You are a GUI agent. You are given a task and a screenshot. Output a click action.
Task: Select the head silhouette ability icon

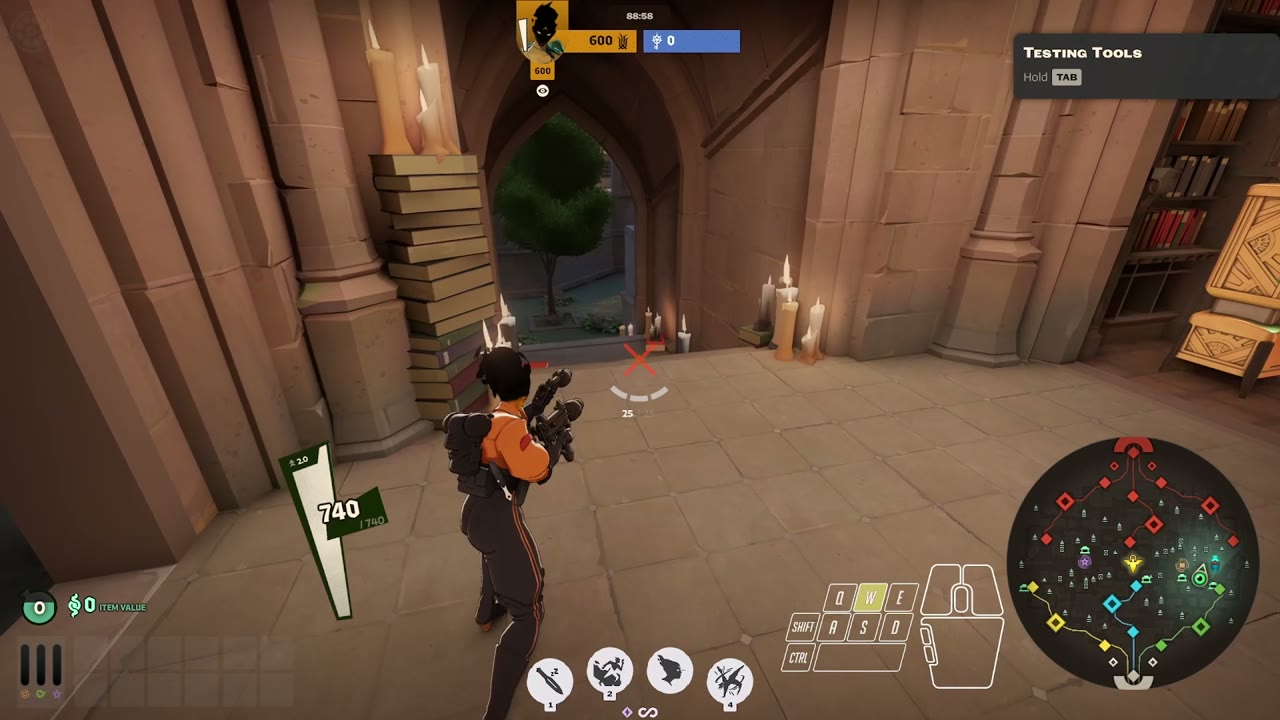pos(670,669)
